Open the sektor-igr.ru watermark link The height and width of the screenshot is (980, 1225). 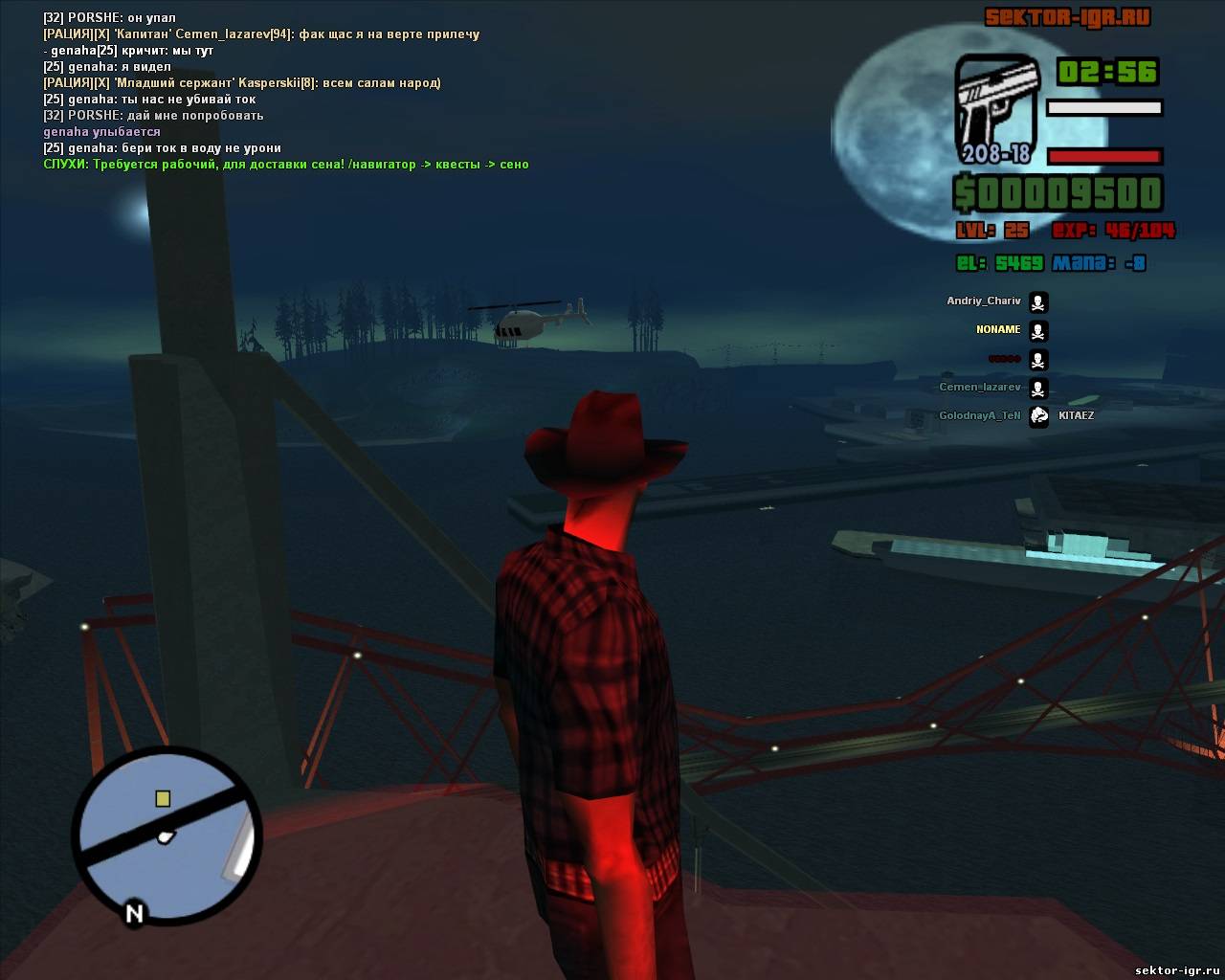[x=1174, y=969]
